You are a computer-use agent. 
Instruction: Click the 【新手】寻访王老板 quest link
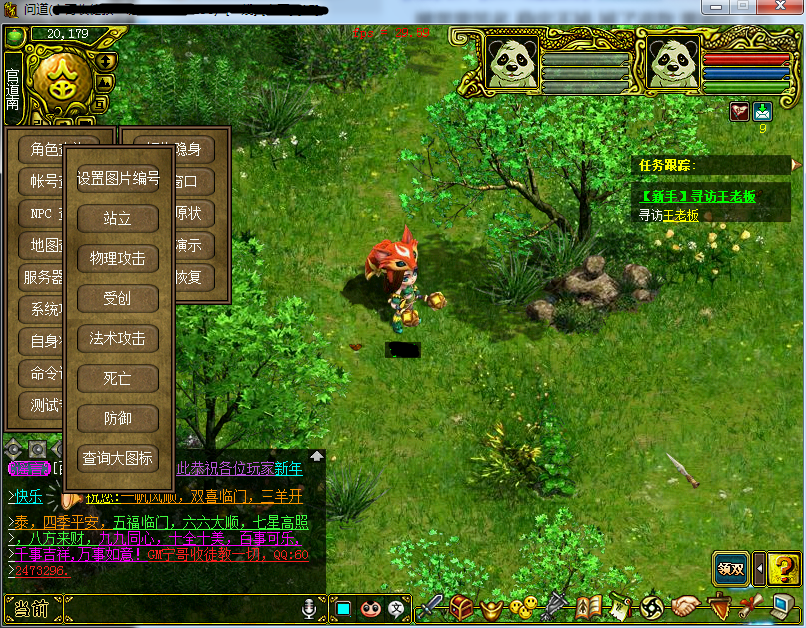click(x=698, y=197)
